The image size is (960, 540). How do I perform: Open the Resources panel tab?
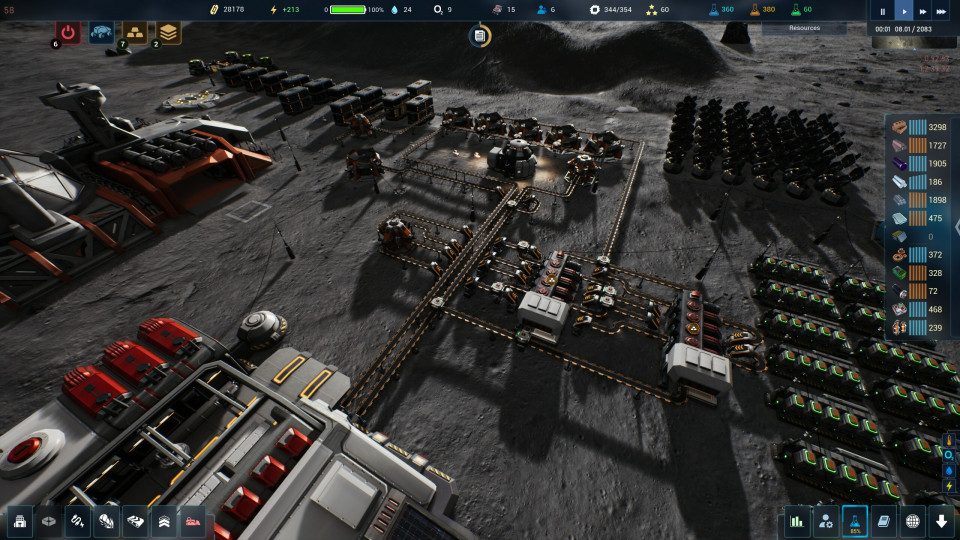804,28
